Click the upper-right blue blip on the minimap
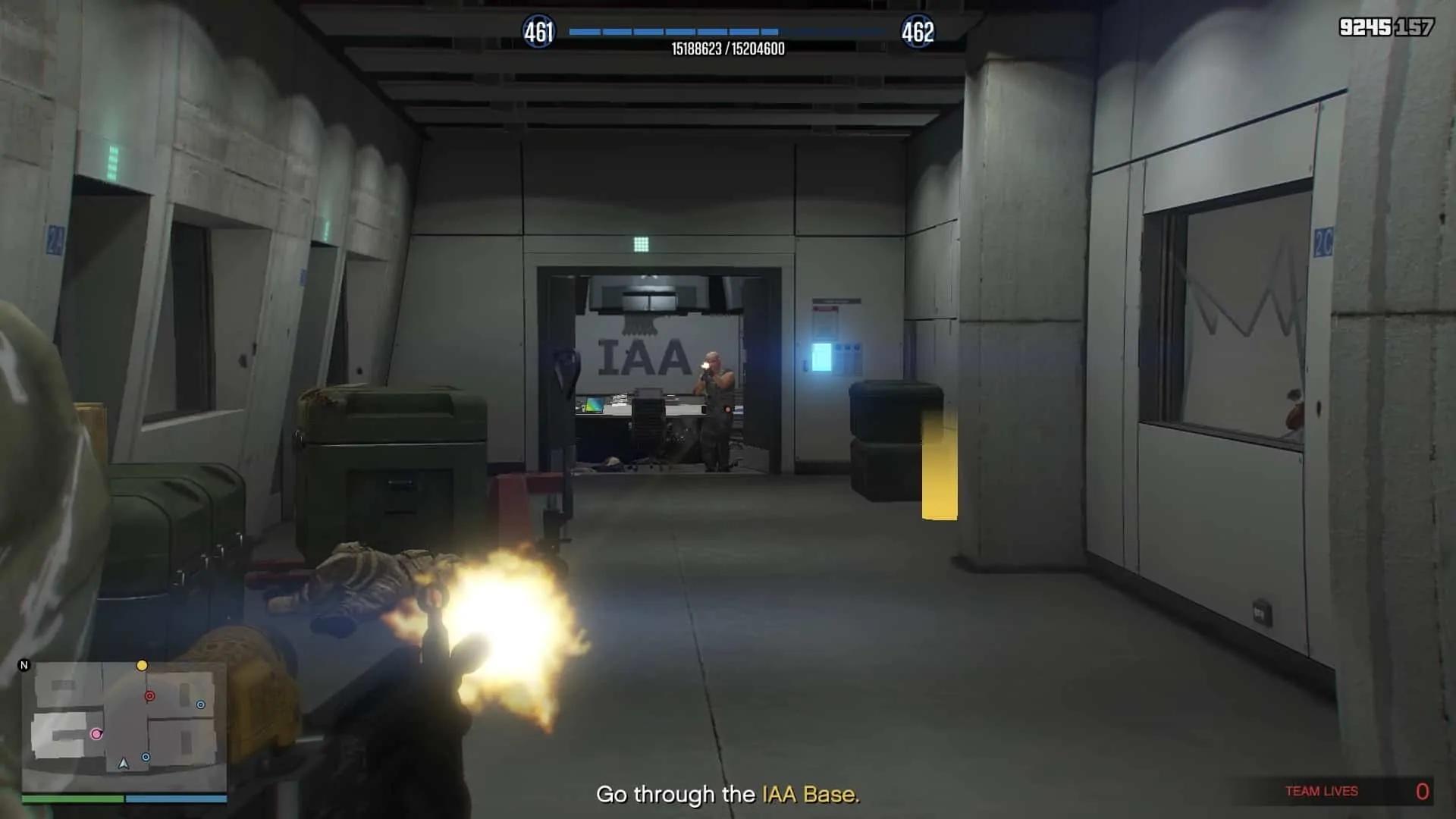Screen dimensions: 1456x819 (200, 704)
